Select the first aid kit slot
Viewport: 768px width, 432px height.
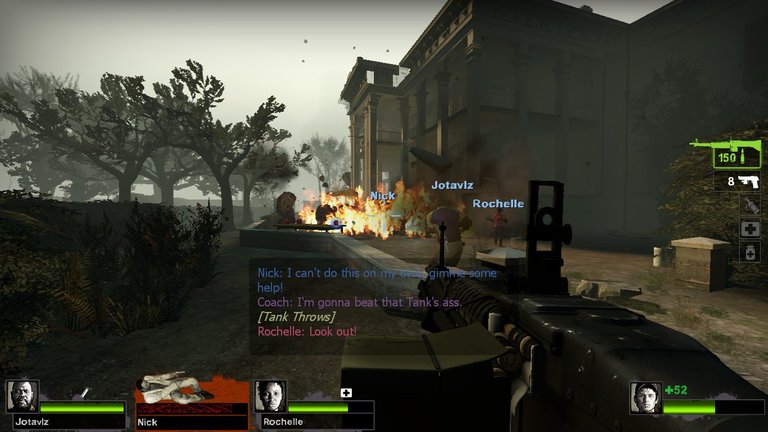coord(750,229)
